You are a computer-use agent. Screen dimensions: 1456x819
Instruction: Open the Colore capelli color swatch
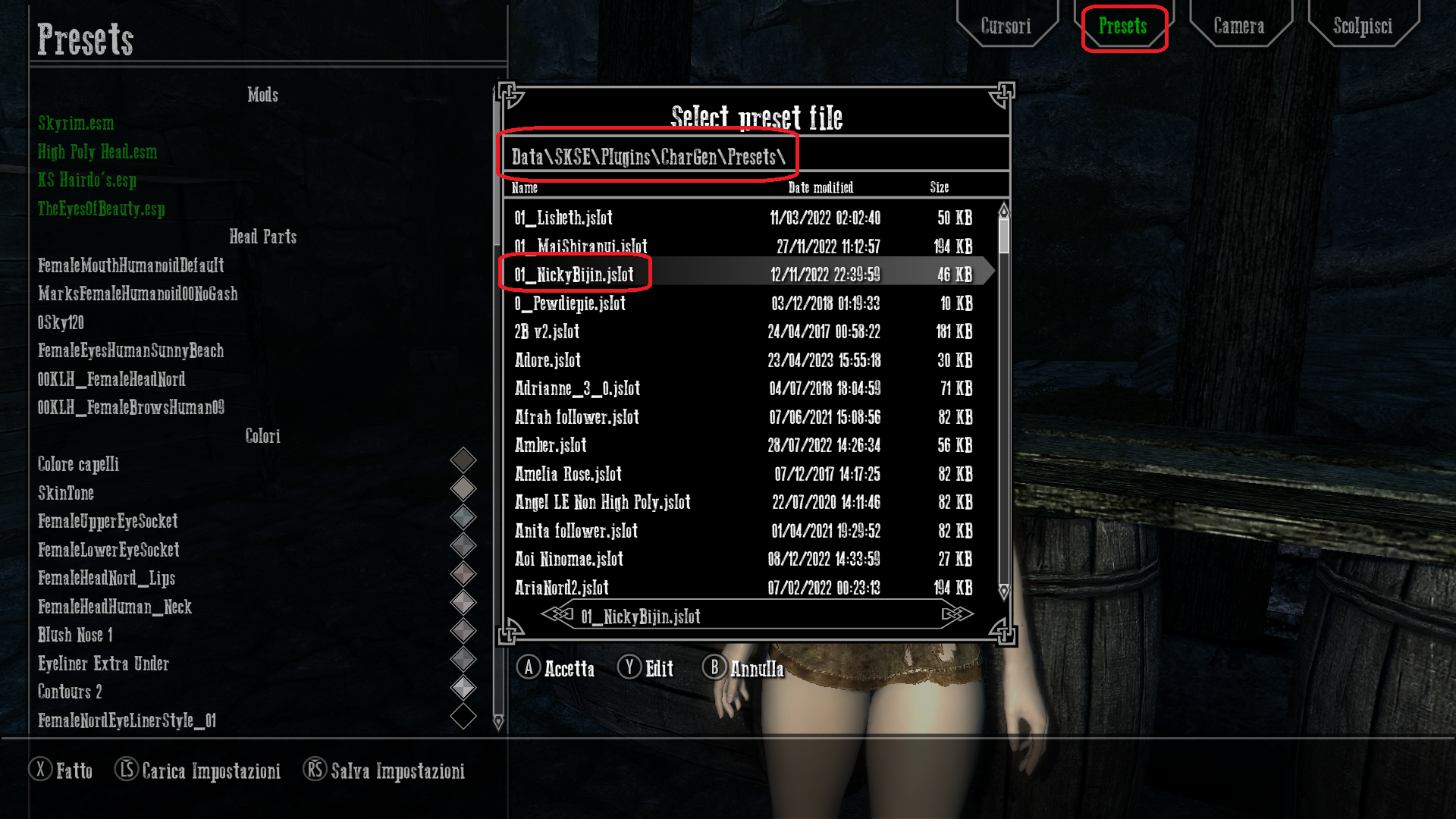coord(463,460)
